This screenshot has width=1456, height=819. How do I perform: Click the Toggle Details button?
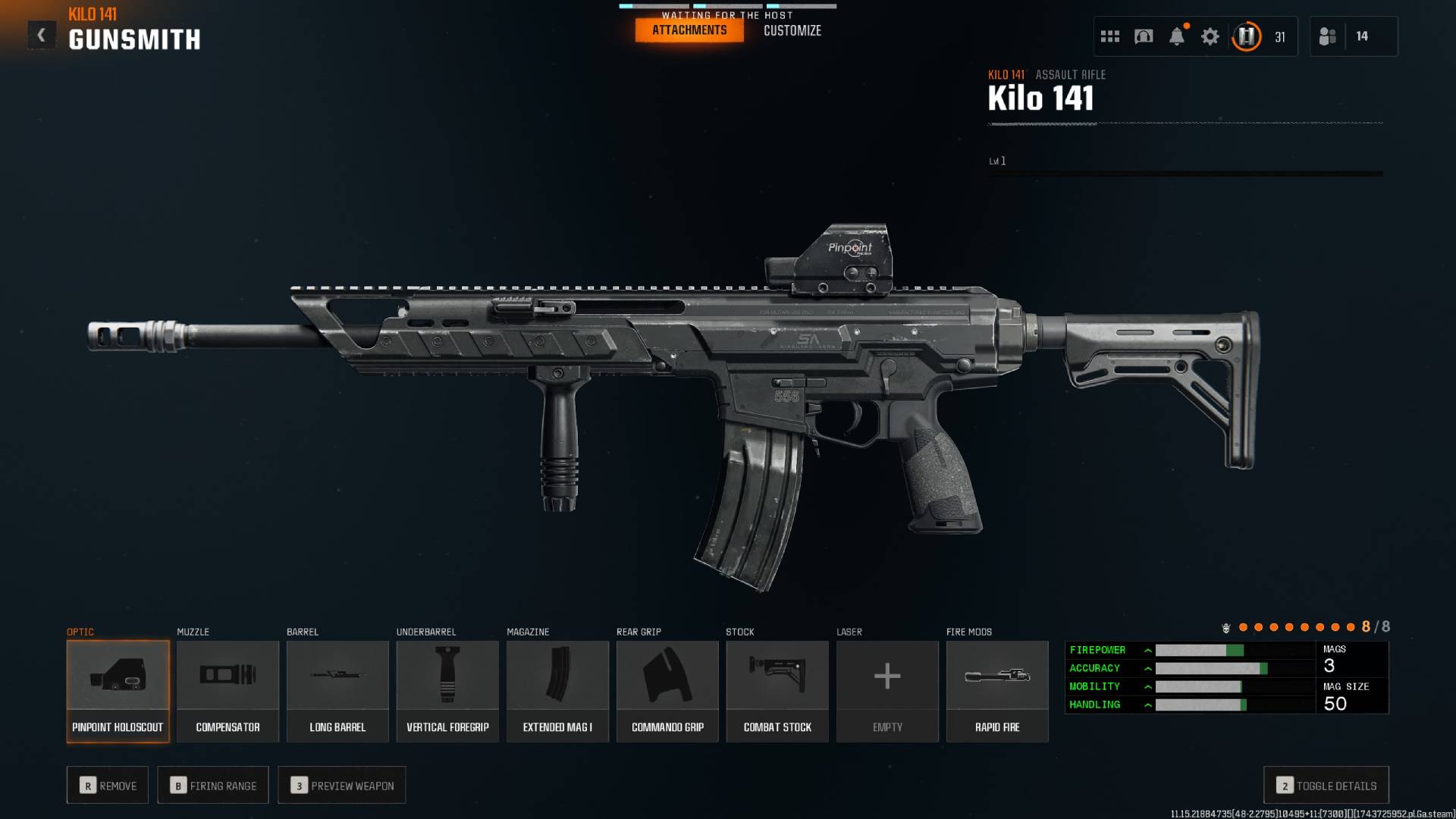[1325, 786]
